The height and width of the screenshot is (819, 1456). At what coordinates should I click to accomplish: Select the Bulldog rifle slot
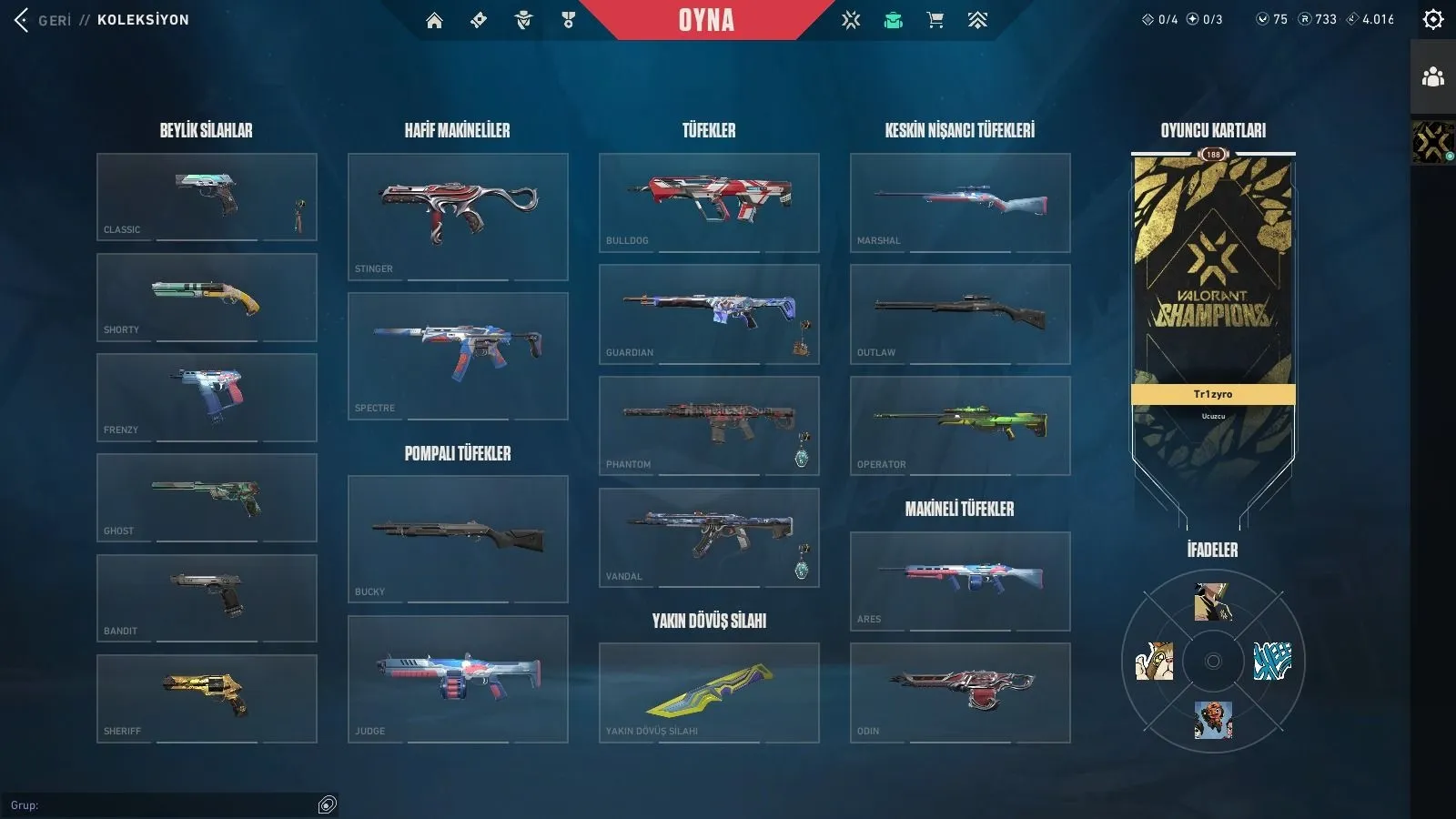(709, 202)
